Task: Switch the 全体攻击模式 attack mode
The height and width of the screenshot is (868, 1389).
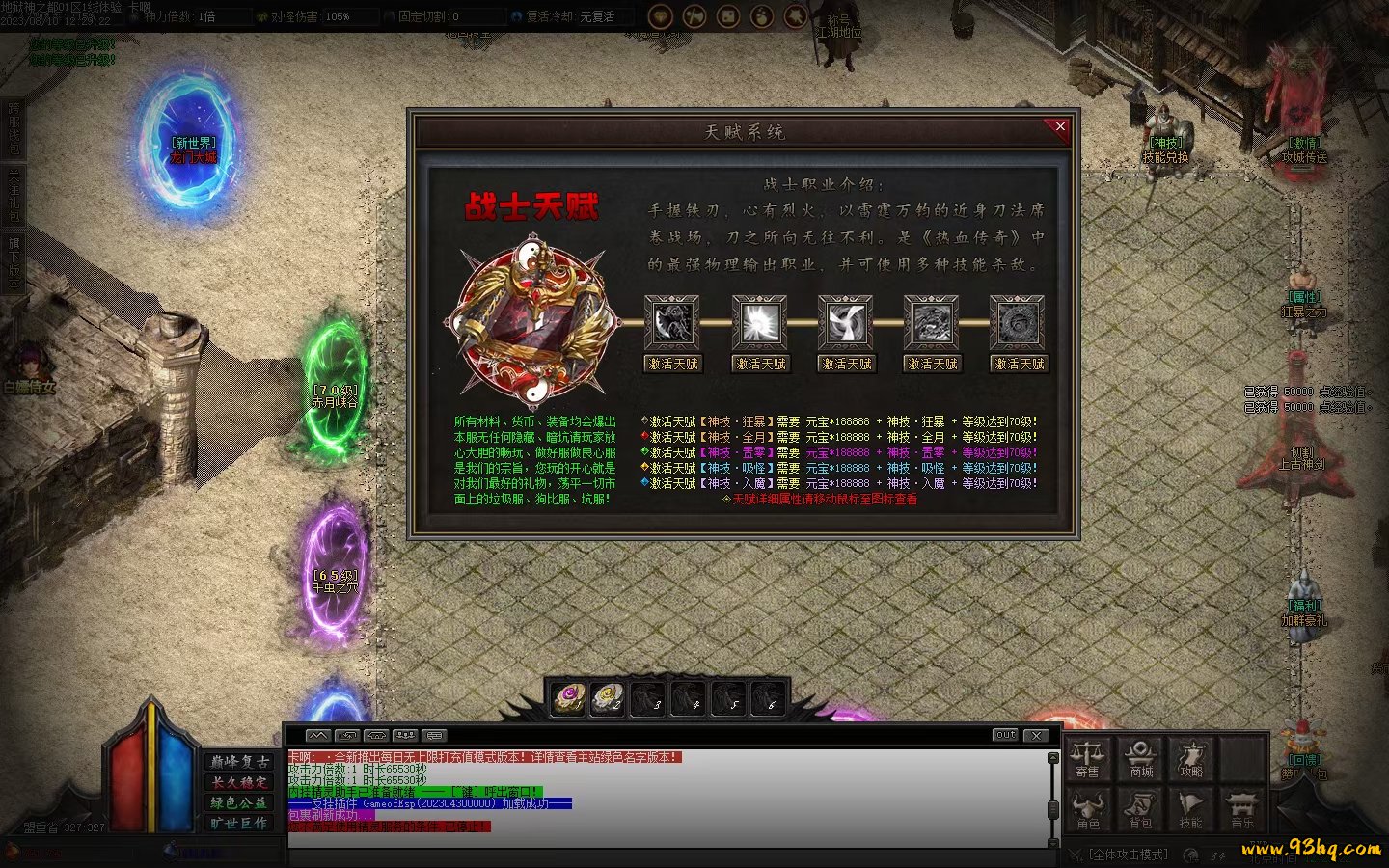Action: point(1128,854)
